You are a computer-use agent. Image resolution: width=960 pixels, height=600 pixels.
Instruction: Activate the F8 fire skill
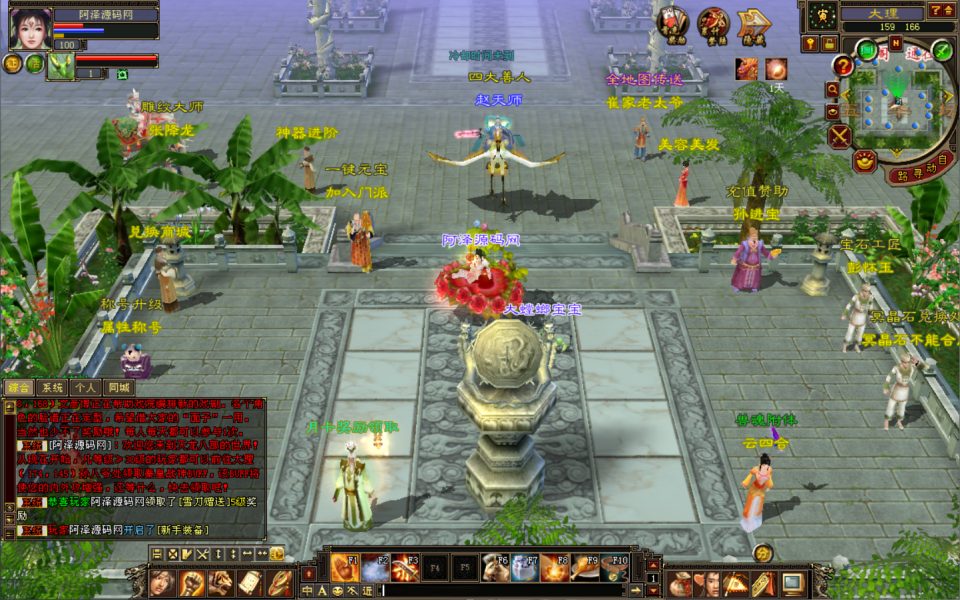point(555,567)
